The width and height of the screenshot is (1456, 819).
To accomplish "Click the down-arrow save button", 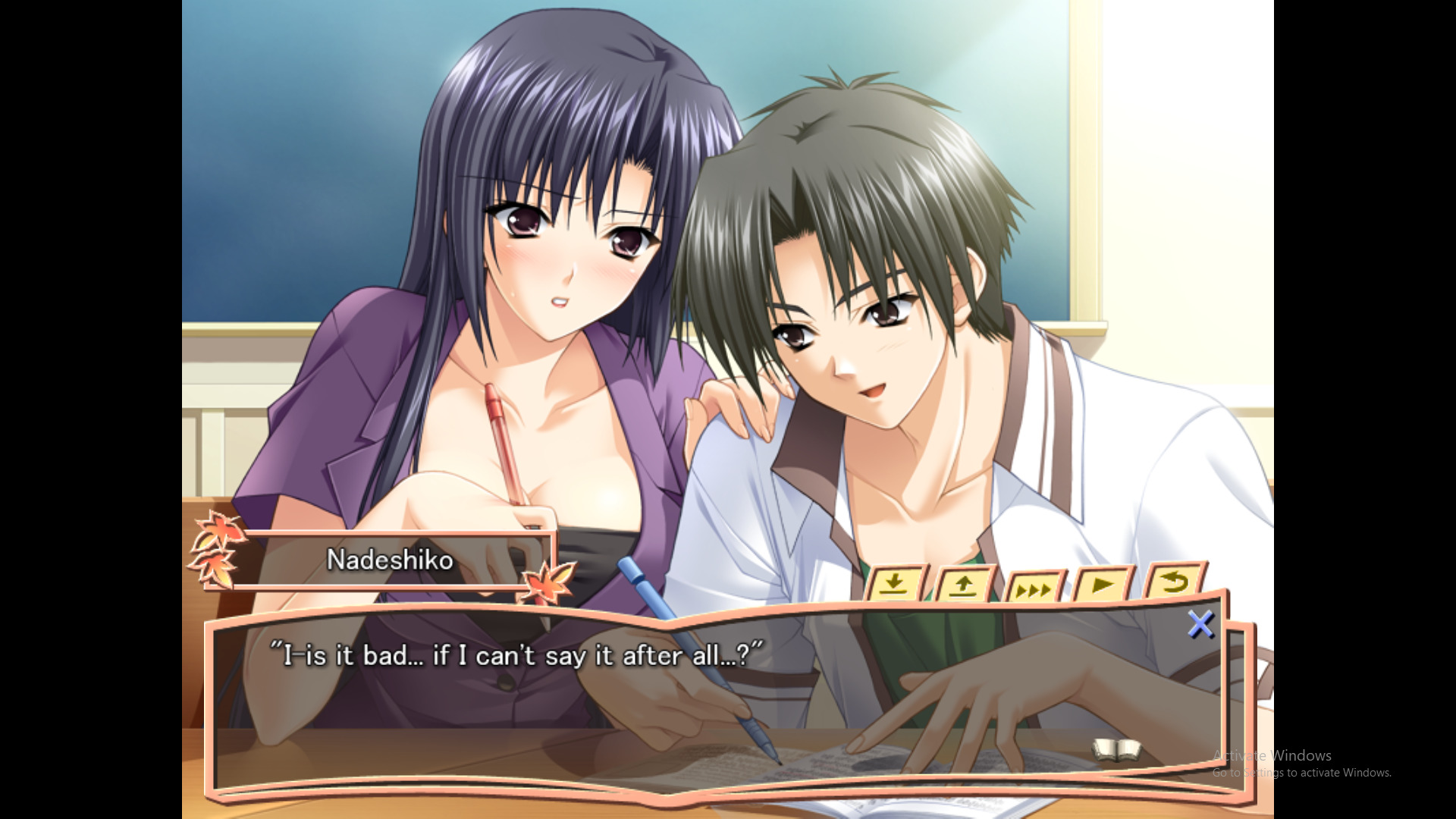I will [x=896, y=585].
